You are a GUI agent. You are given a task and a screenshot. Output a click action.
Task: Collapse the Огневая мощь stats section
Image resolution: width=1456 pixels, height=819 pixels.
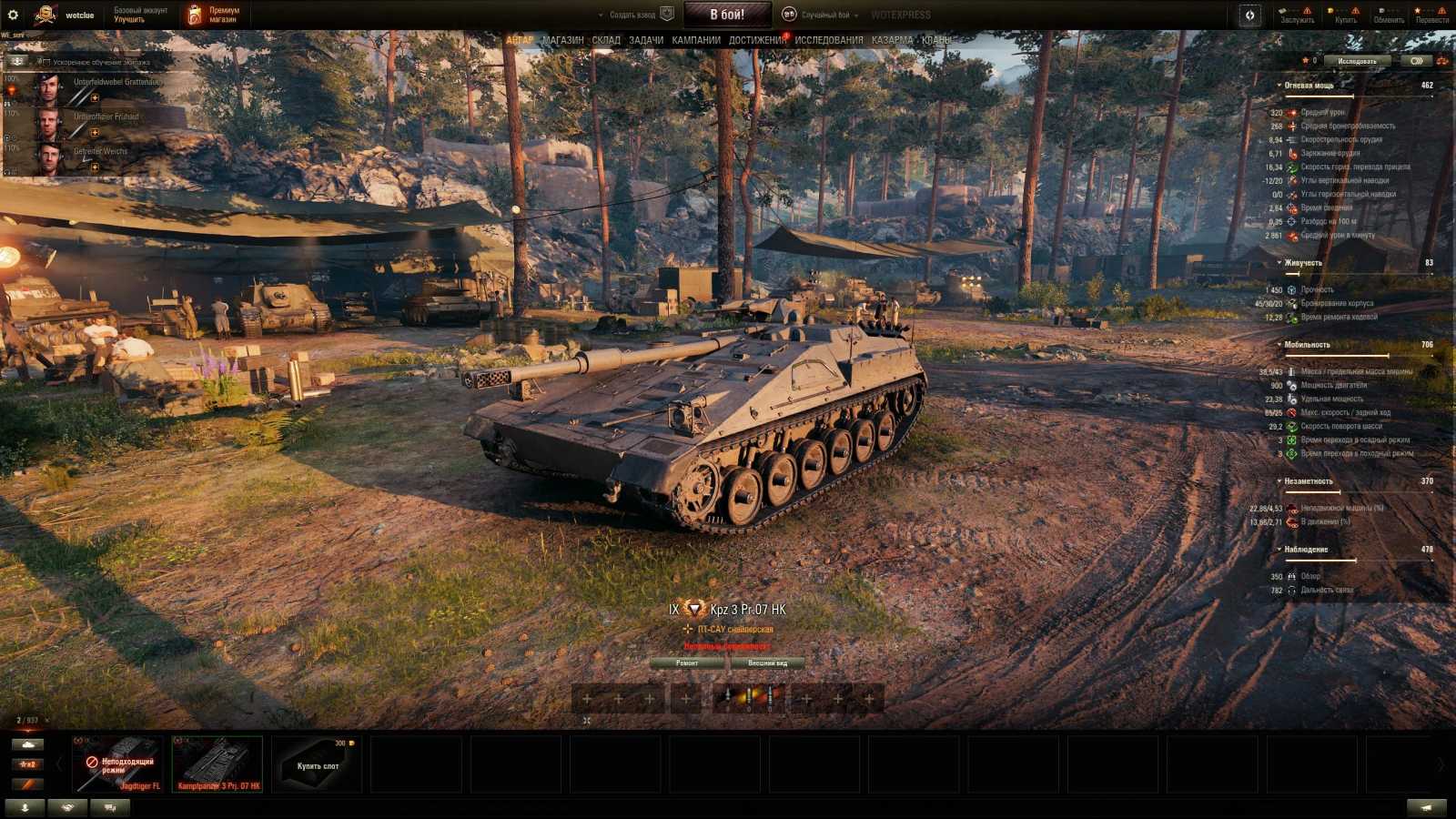point(1278,83)
